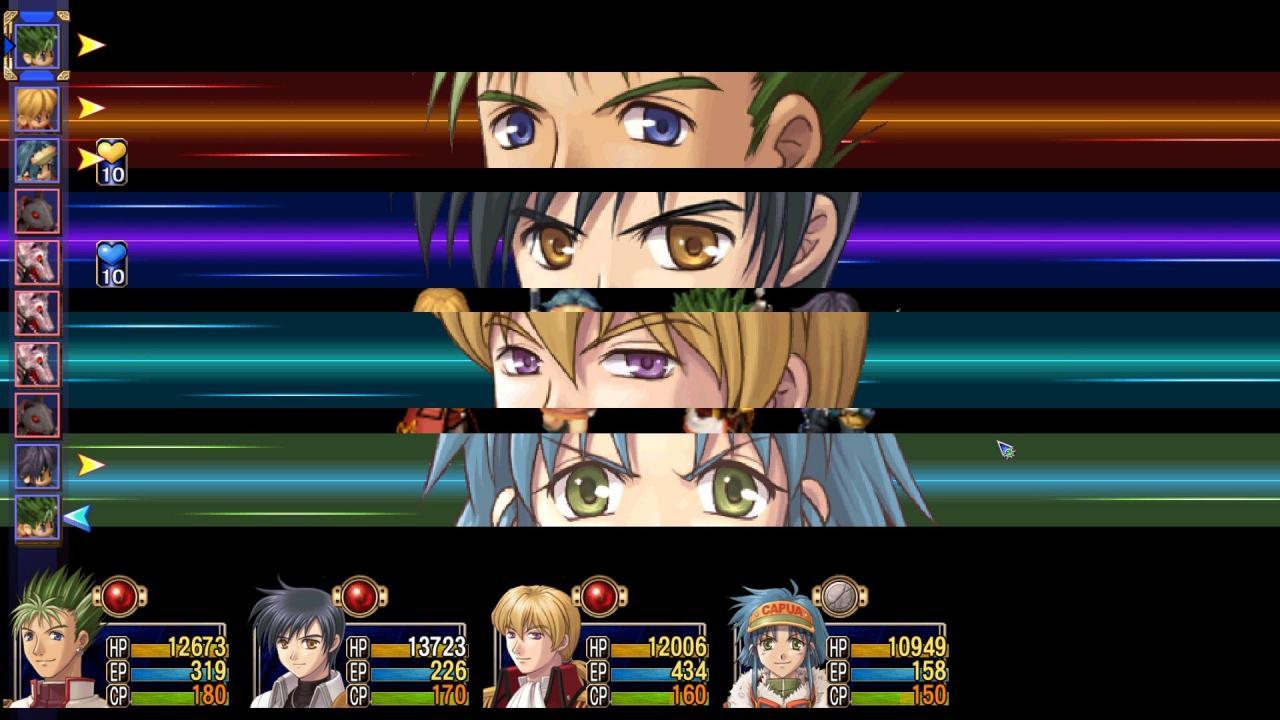Image resolution: width=1280 pixels, height=720 pixels.
Task: Click Olivier's portrait in the turn order bar
Action: click(x=35, y=110)
